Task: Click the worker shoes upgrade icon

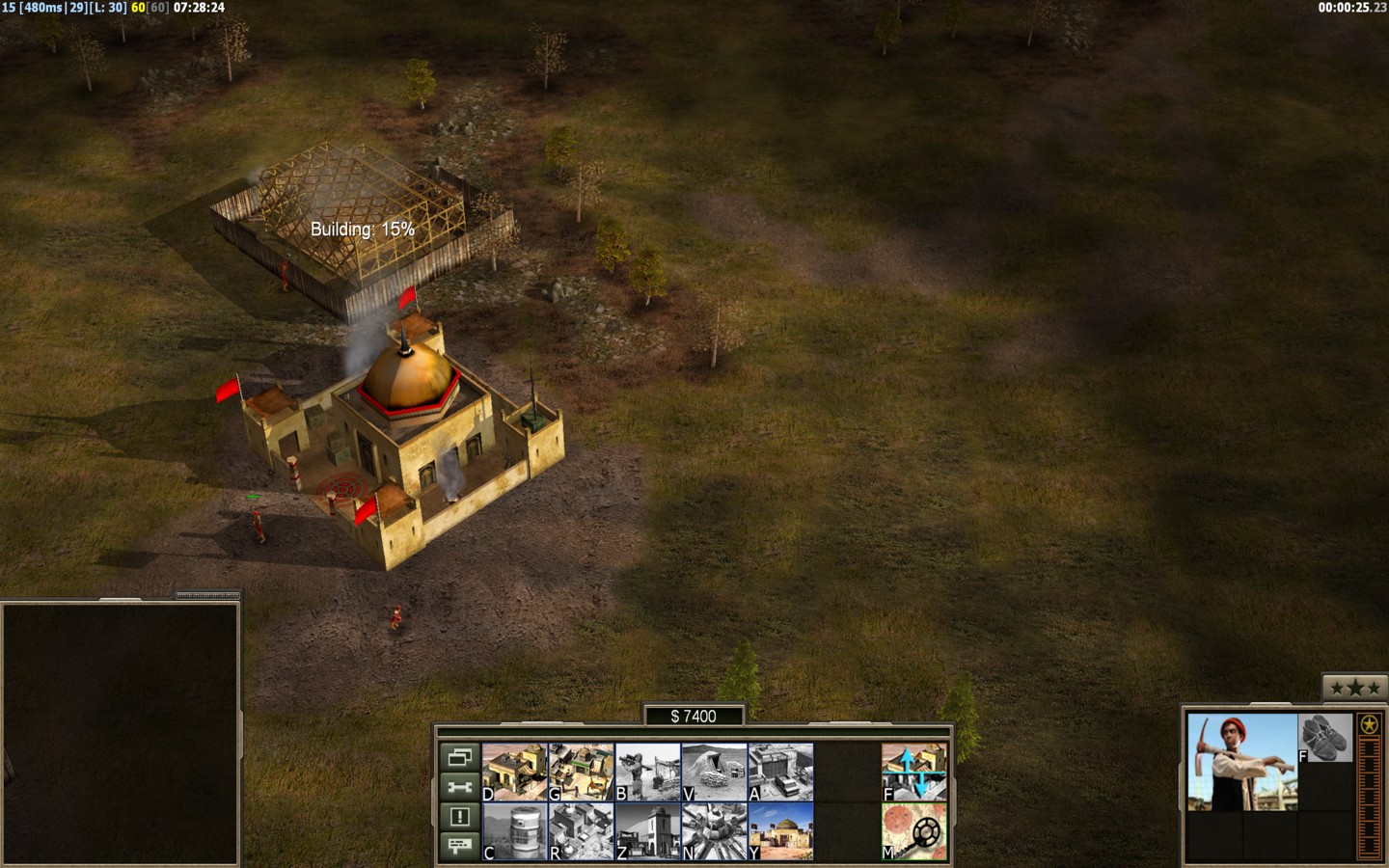Action: [x=1324, y=739]
